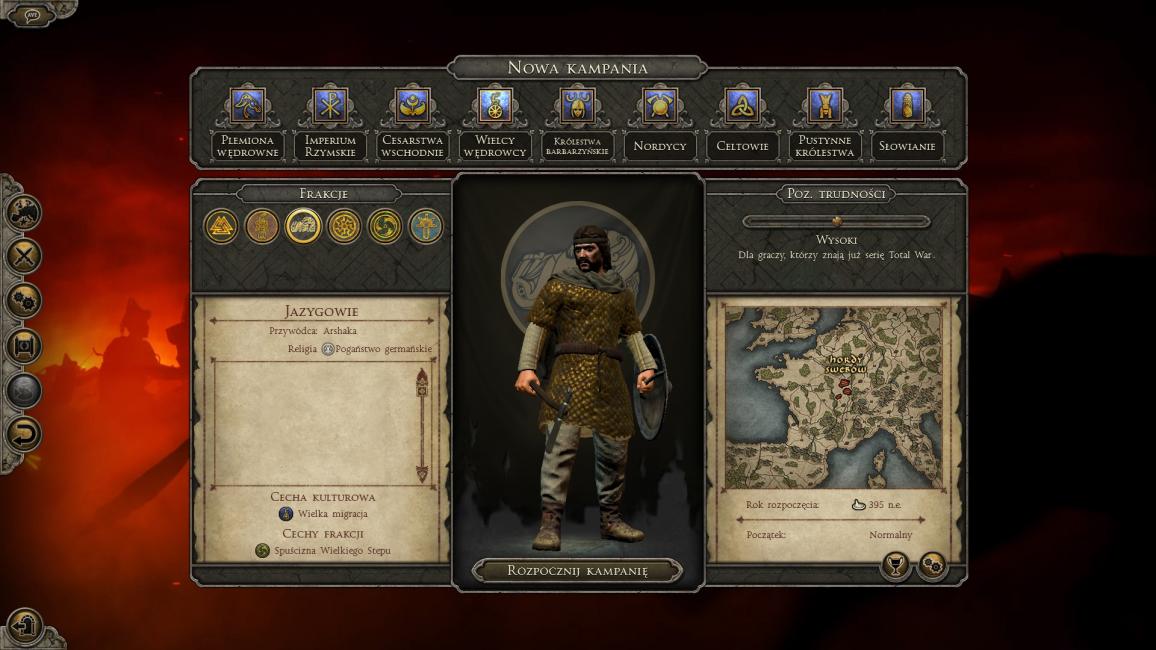Open the campaign map icon in sidebar
This screenshot has height=650, width=1156.
(x=24, y=210)
